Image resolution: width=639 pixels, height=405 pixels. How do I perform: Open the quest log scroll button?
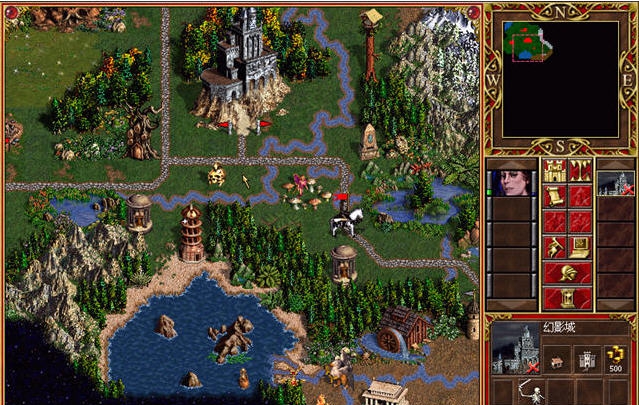(x=555, y=195)
